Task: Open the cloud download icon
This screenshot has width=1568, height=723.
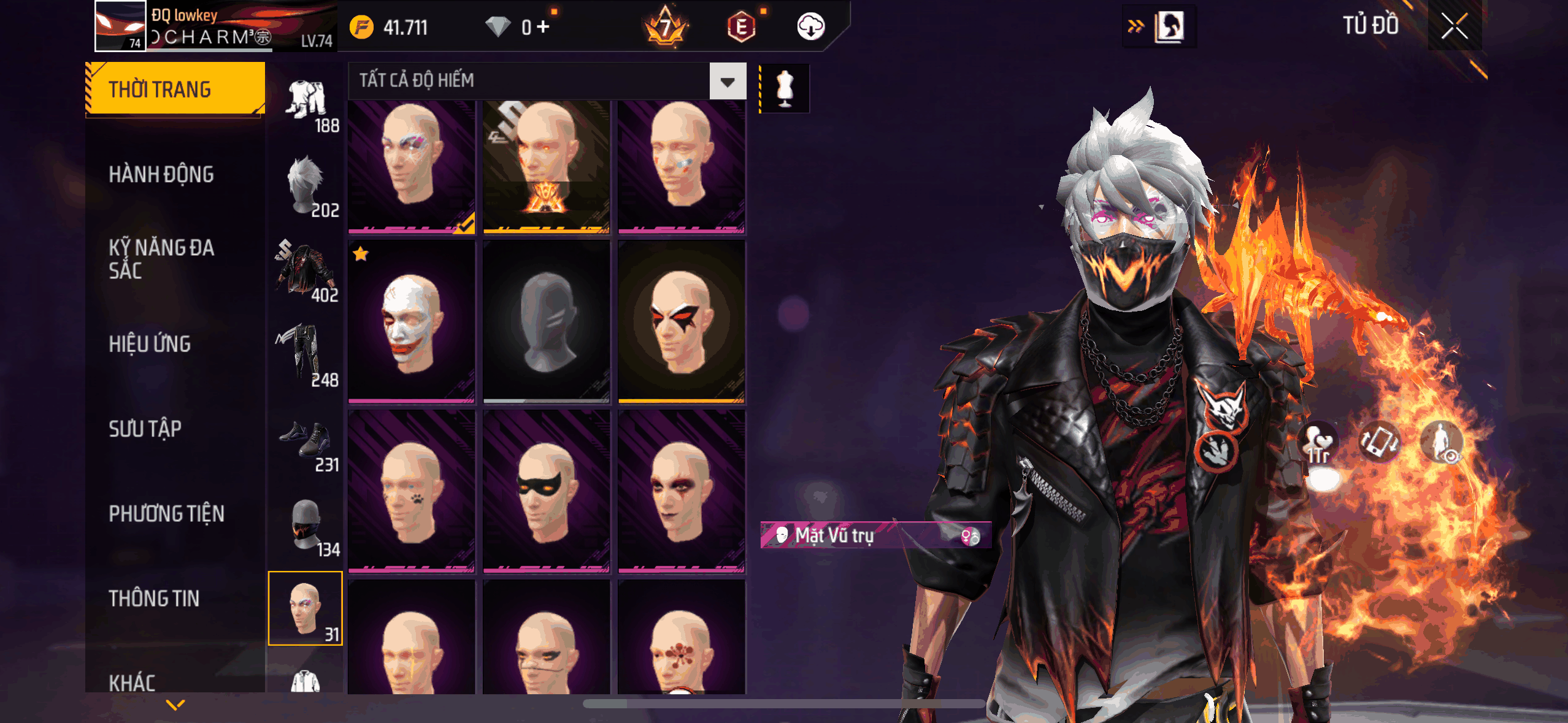Action: click(x=810, y=27)
